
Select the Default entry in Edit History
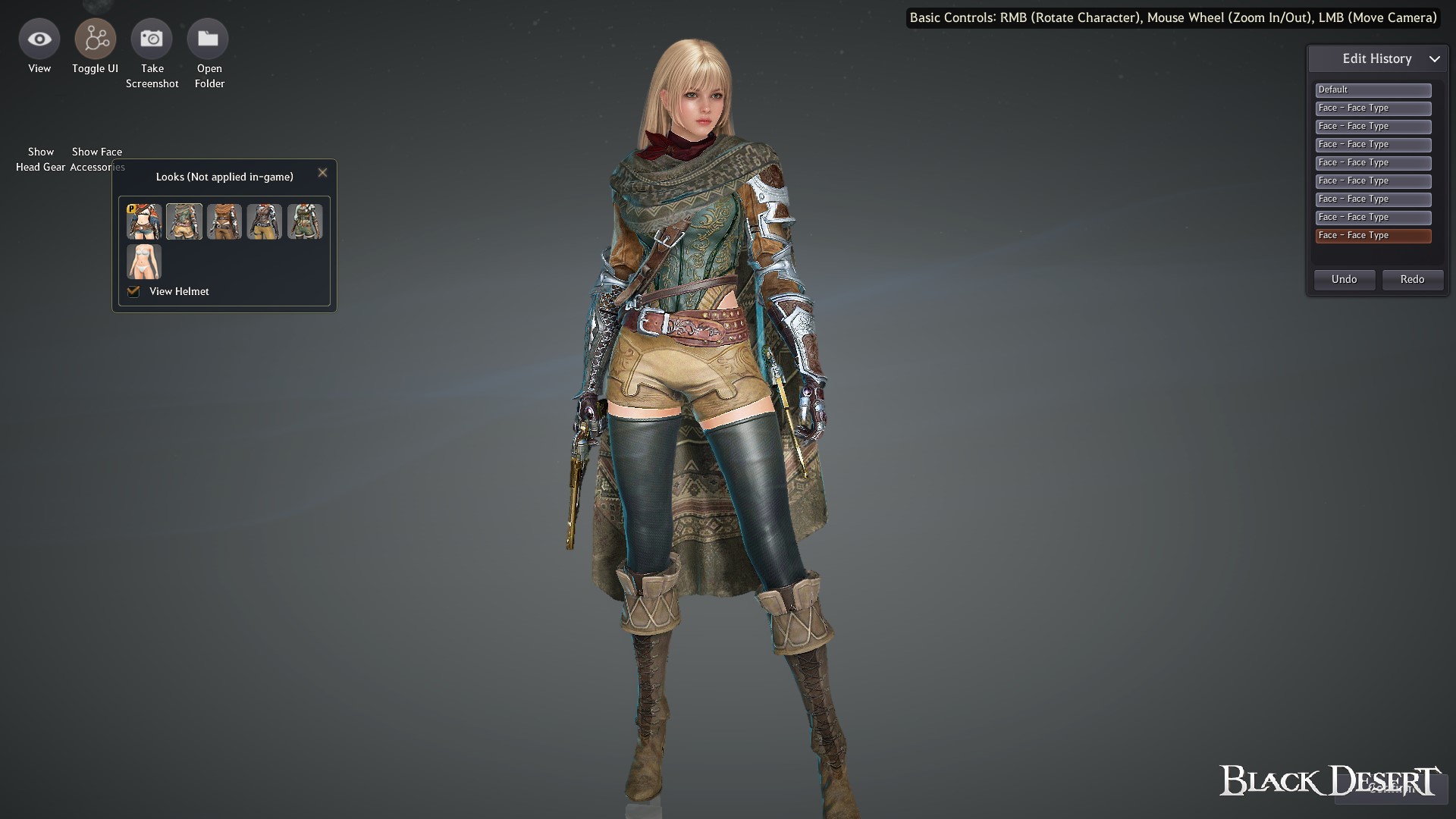pos(1373,89)
